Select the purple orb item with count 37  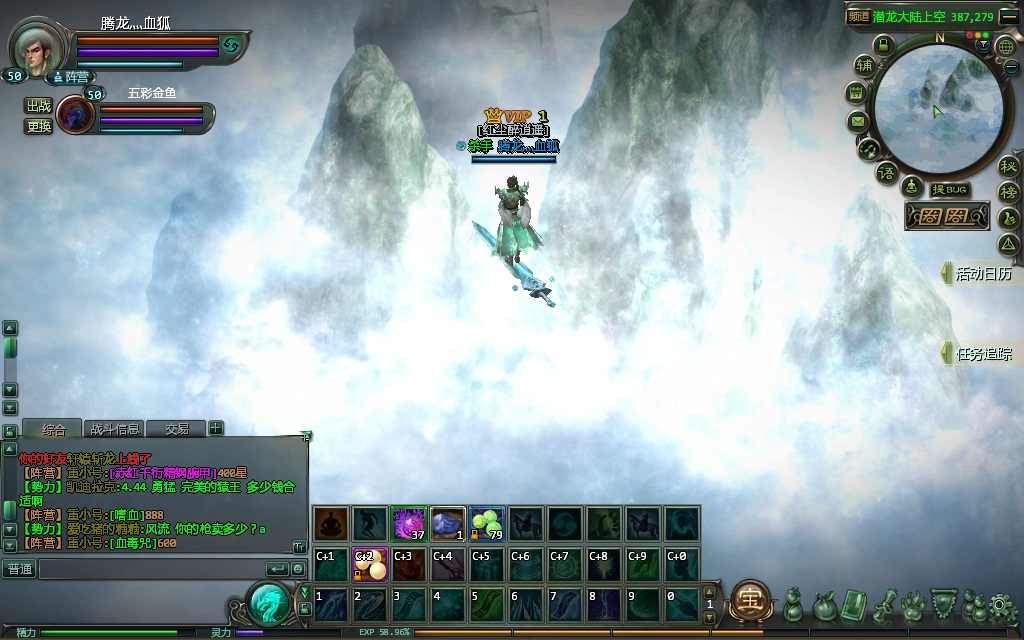(x=408, y=523)
